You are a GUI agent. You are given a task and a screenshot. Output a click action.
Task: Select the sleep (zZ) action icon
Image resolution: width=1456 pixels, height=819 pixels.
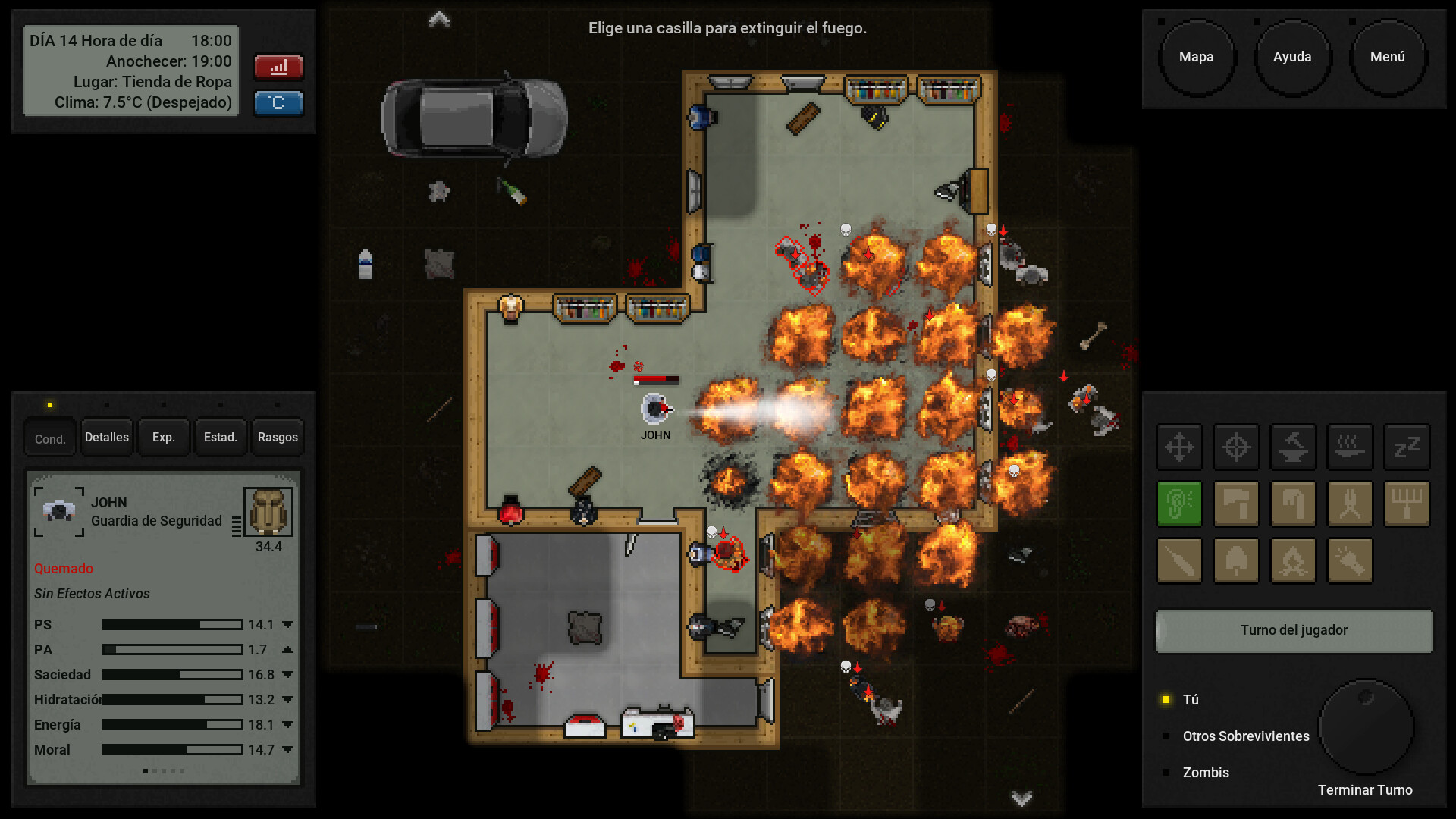1407,447
